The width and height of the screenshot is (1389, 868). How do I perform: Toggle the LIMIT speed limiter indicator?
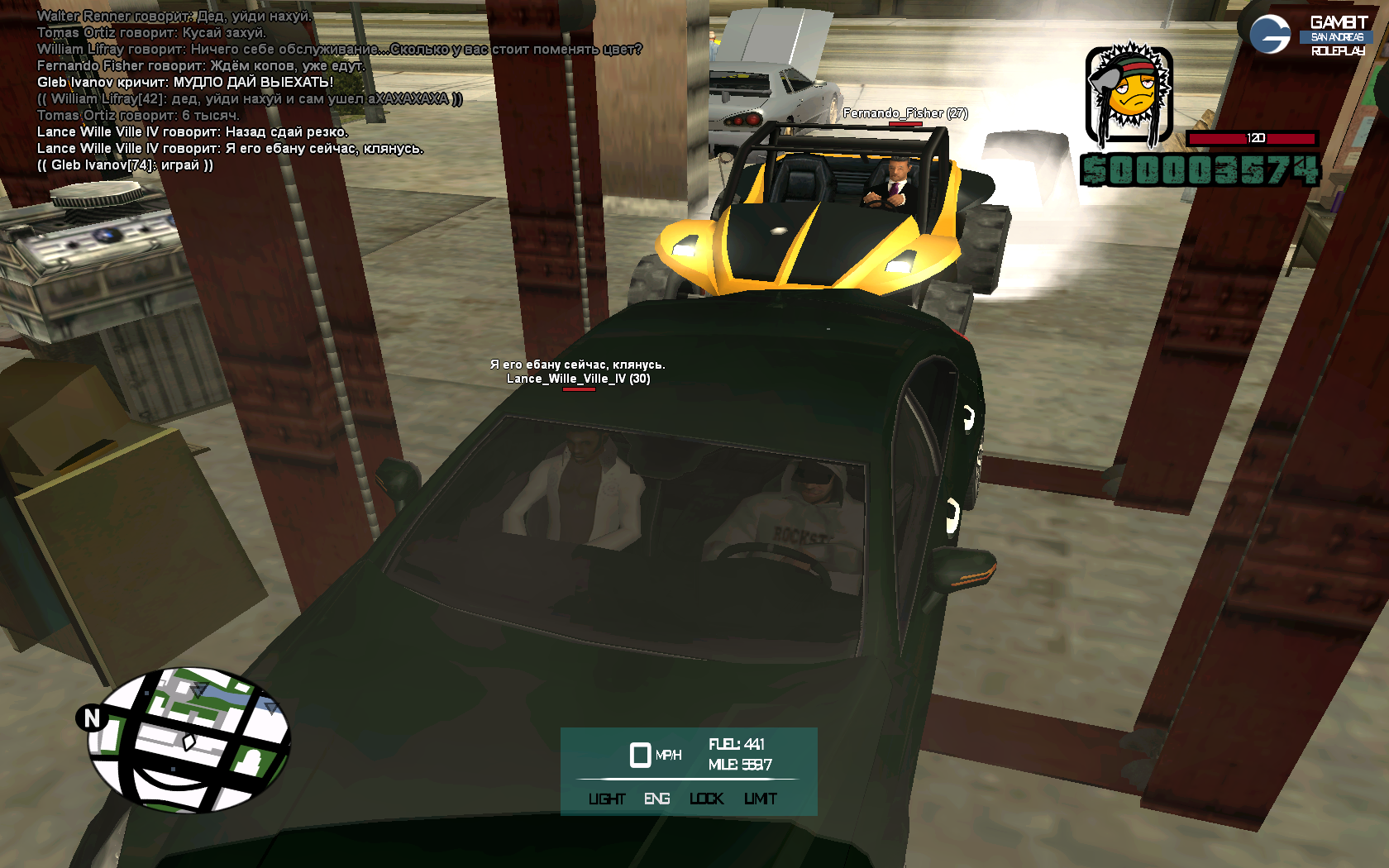click(760, 799)
